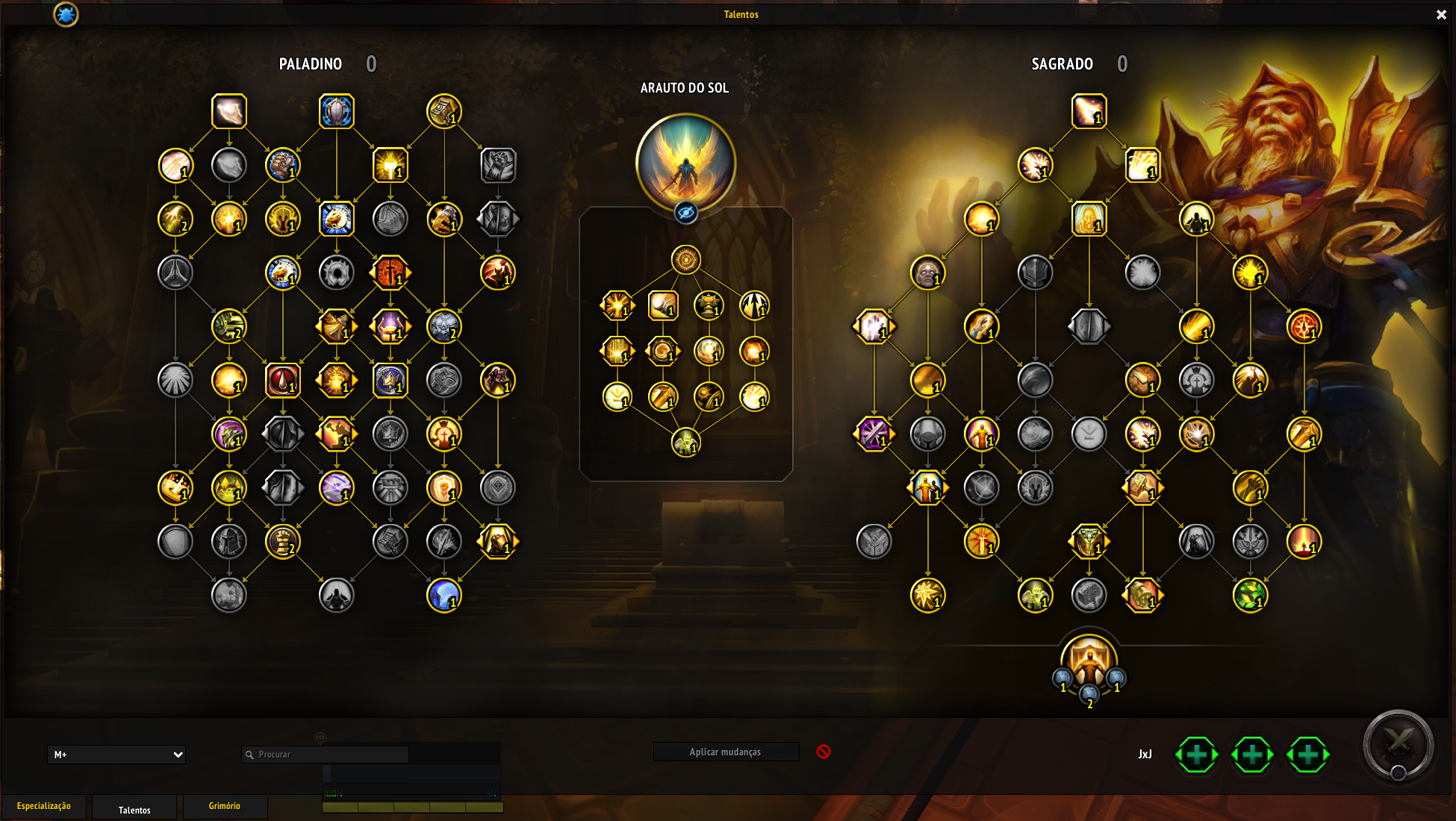Switch to the Especialização tab
Image resolution: width=1456 pixels, height=821 pixels.
coord(44,806)
